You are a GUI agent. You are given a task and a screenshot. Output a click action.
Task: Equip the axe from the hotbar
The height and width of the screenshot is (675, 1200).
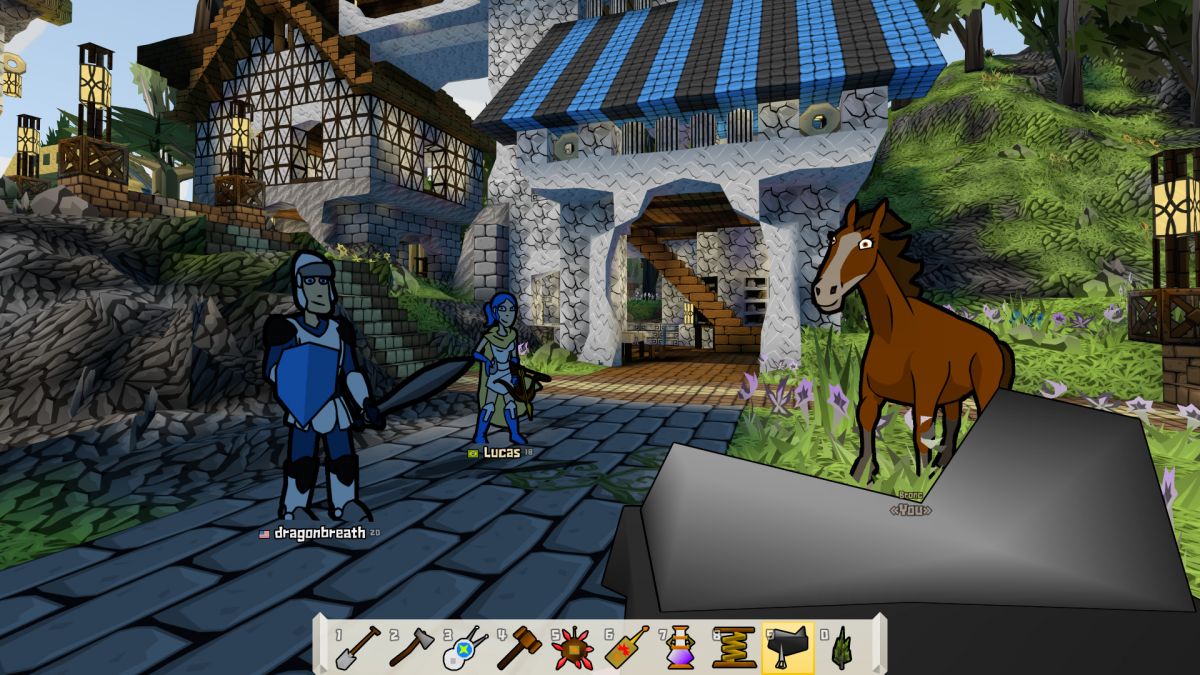point(411,647)
